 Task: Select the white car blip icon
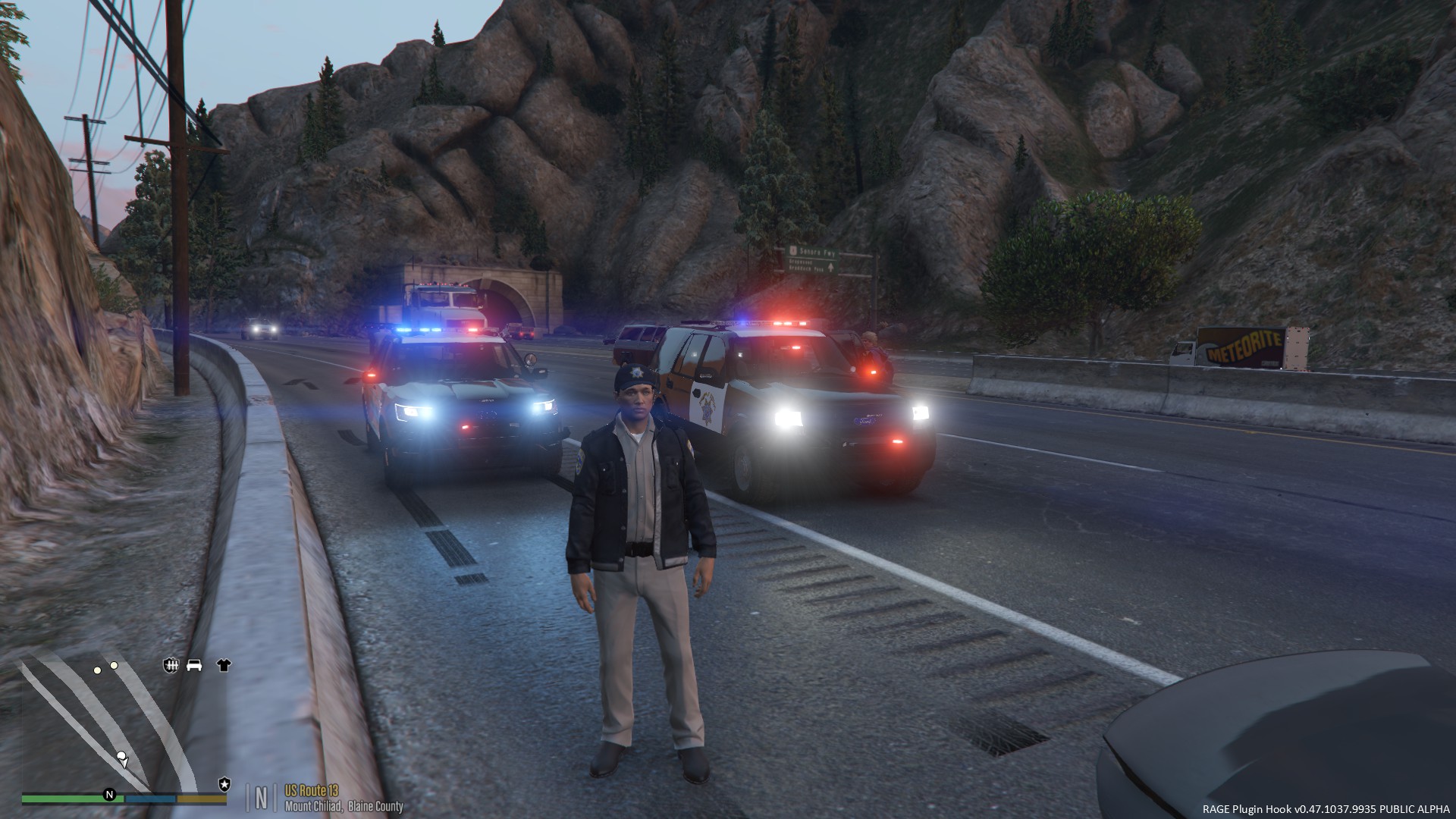[194, 665]
